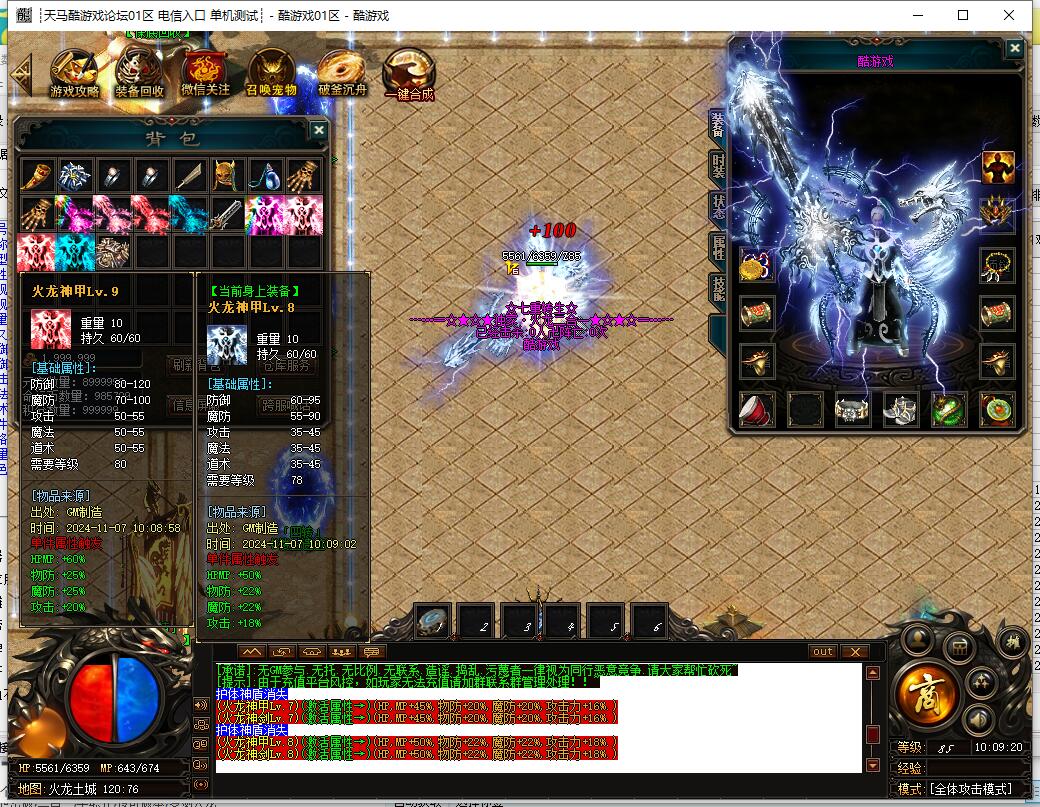The width and height of the screenshot is (1040, 807).
Task: Click the chat panel's out button
Action: pyautogui.click(x=822, y=652)
